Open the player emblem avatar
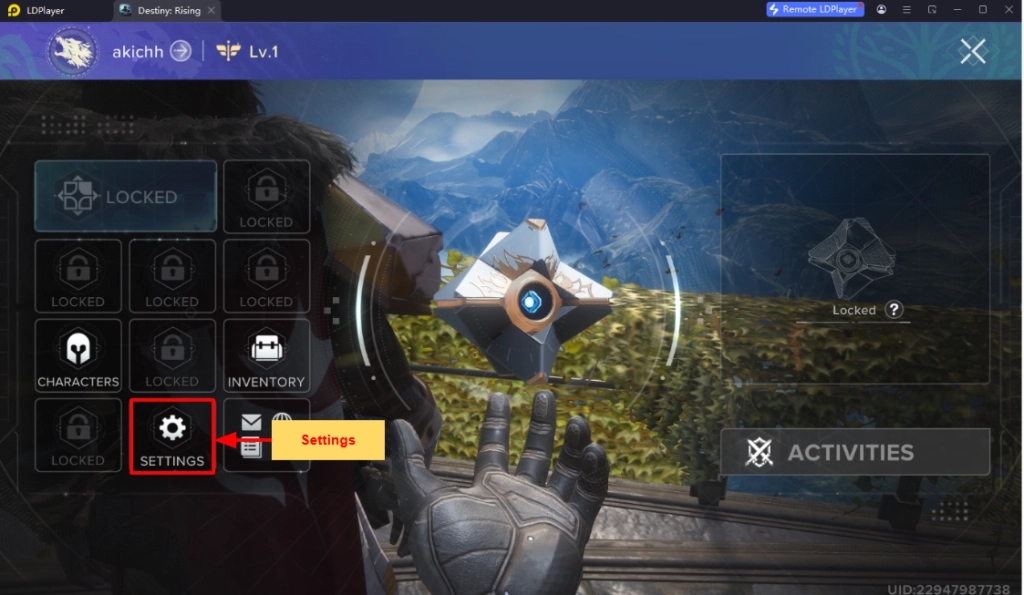The width and height of the screenshot is (1024, 595). click(x=72, y=51)
